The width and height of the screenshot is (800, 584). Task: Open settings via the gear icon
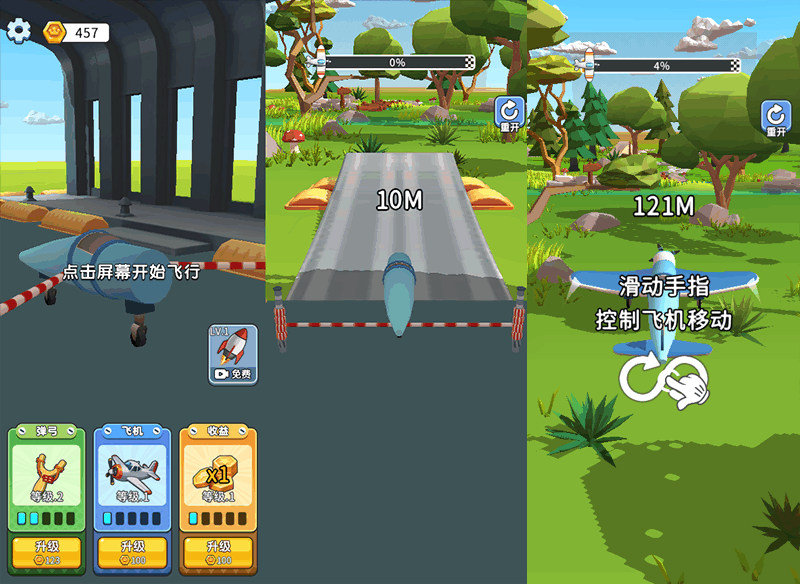coord(19,31)
